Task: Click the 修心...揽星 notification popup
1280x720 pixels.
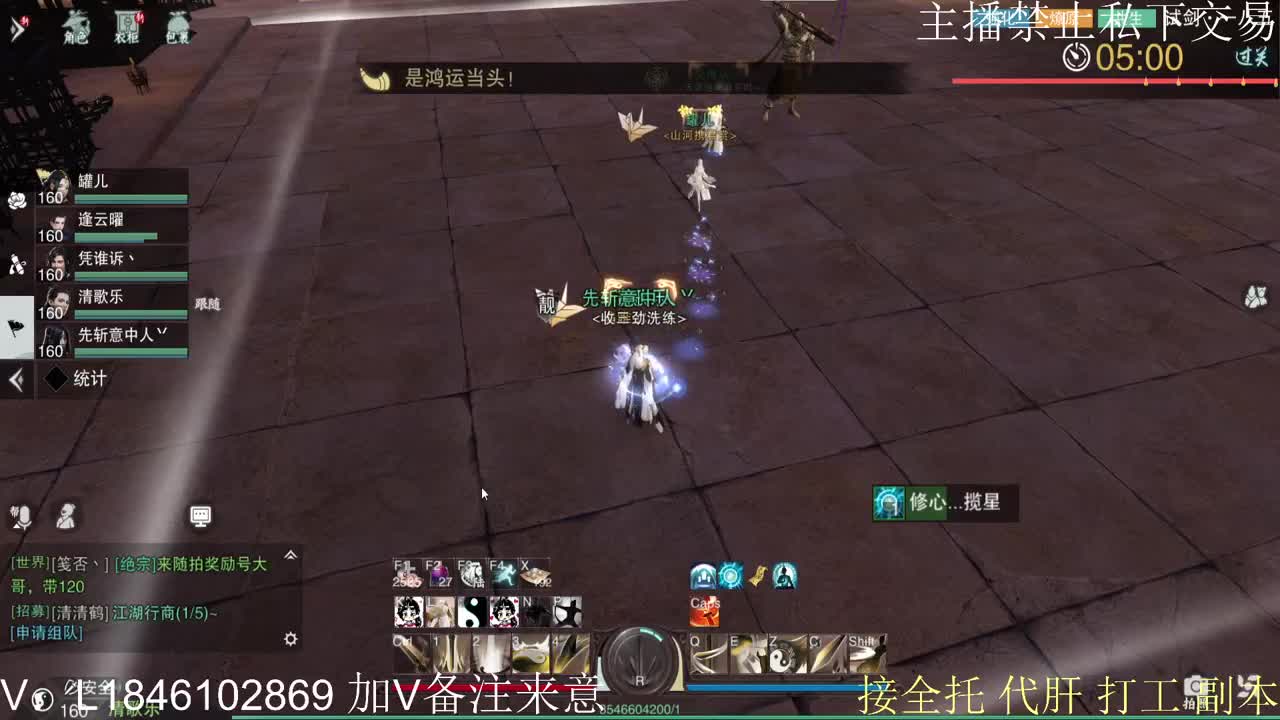Action: 943,503
